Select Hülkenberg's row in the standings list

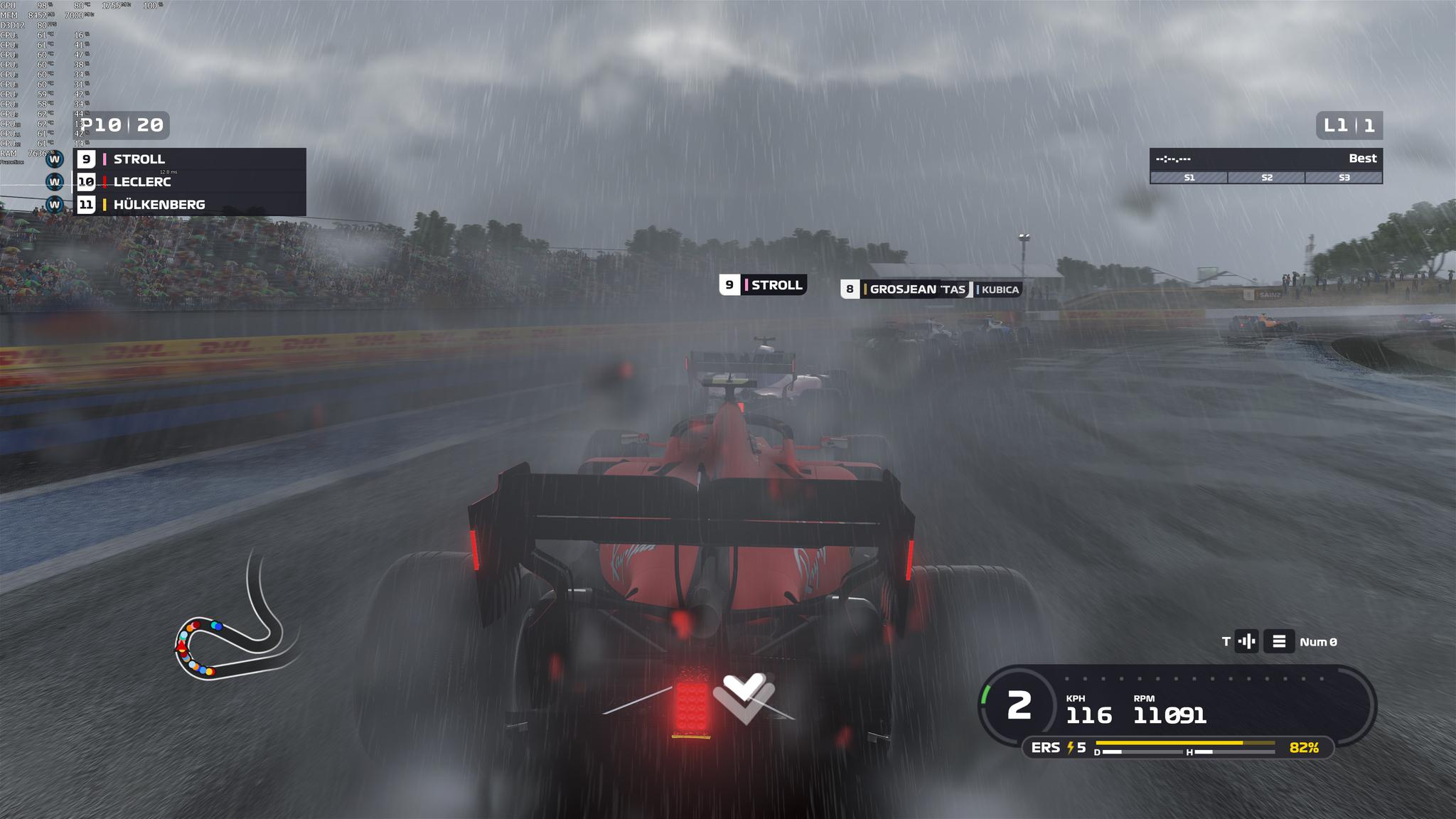(191, 205)
